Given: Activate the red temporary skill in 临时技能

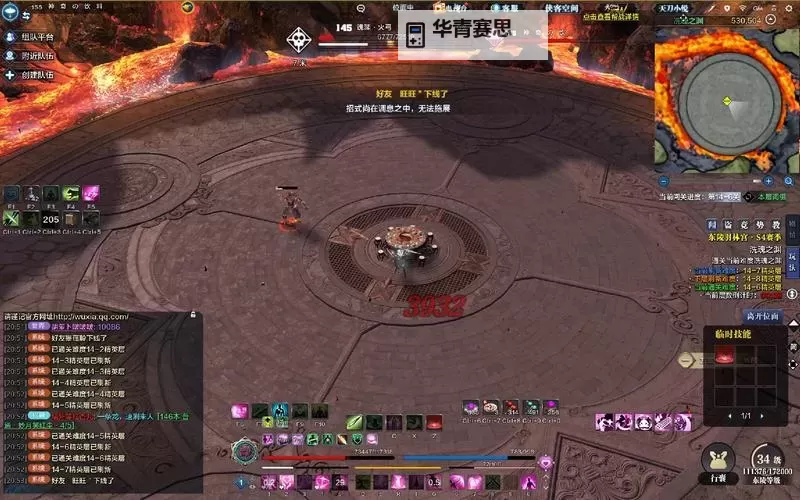Looking at the screenshot, I should click(x=723, y=355).
